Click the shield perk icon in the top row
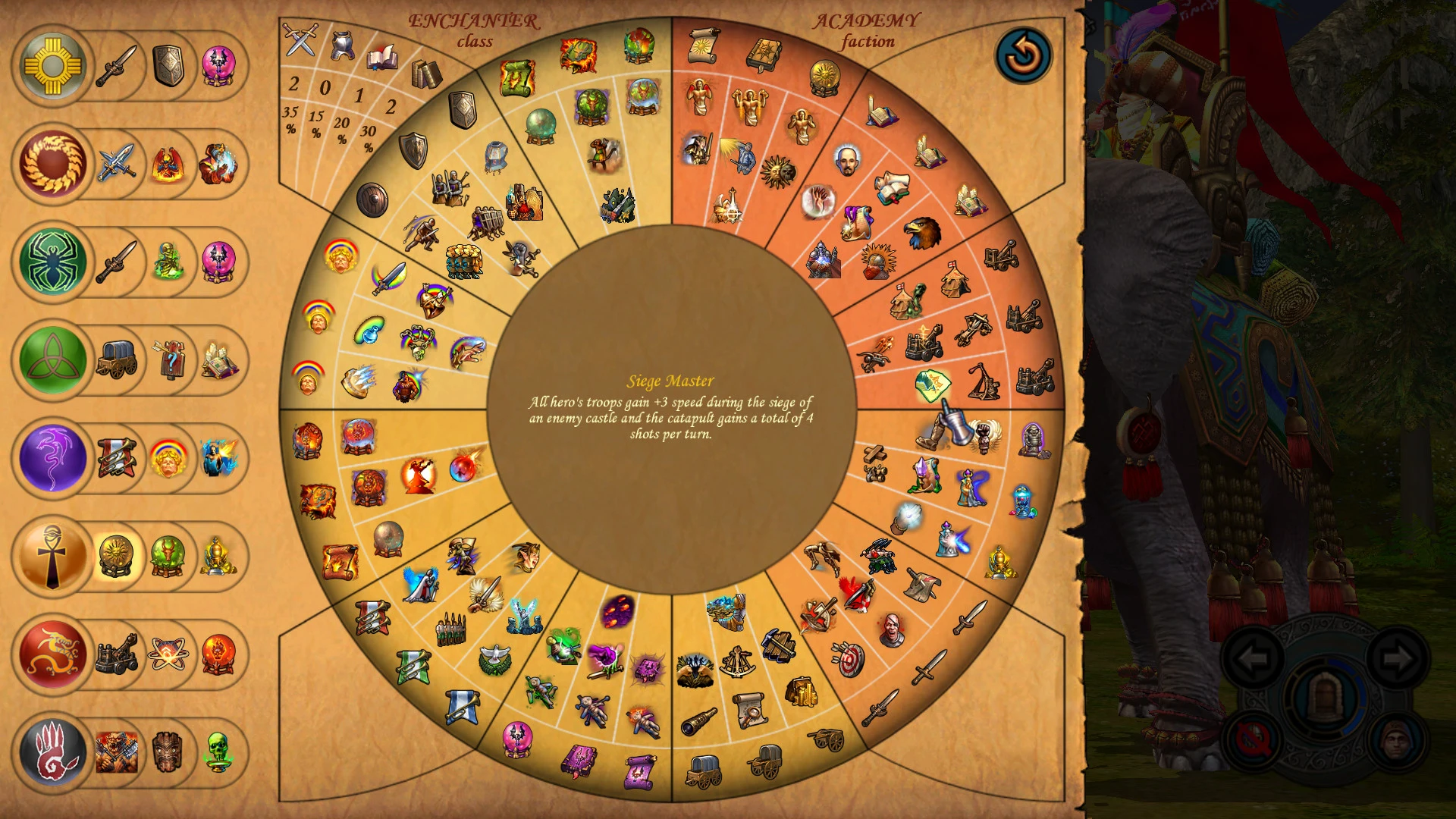Screen dimensions: 1456x819 [168, 66]
